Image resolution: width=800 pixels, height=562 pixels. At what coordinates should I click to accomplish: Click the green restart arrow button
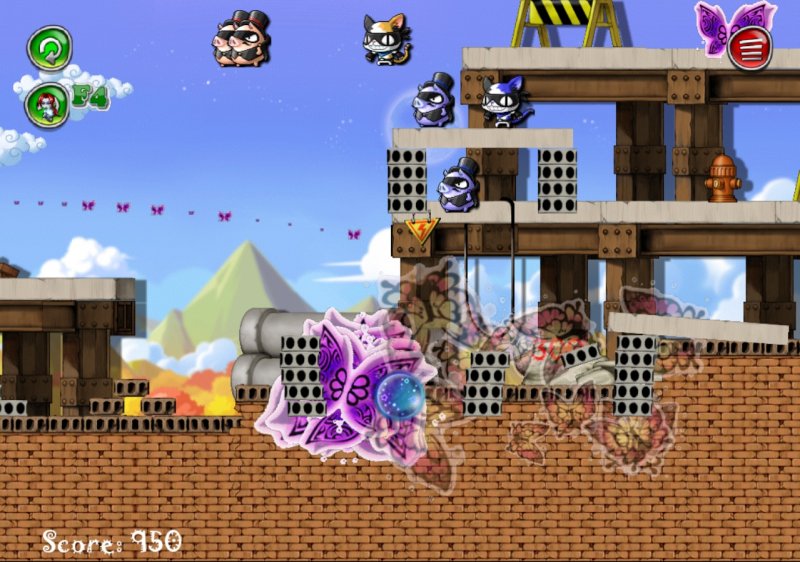(48, 48)
